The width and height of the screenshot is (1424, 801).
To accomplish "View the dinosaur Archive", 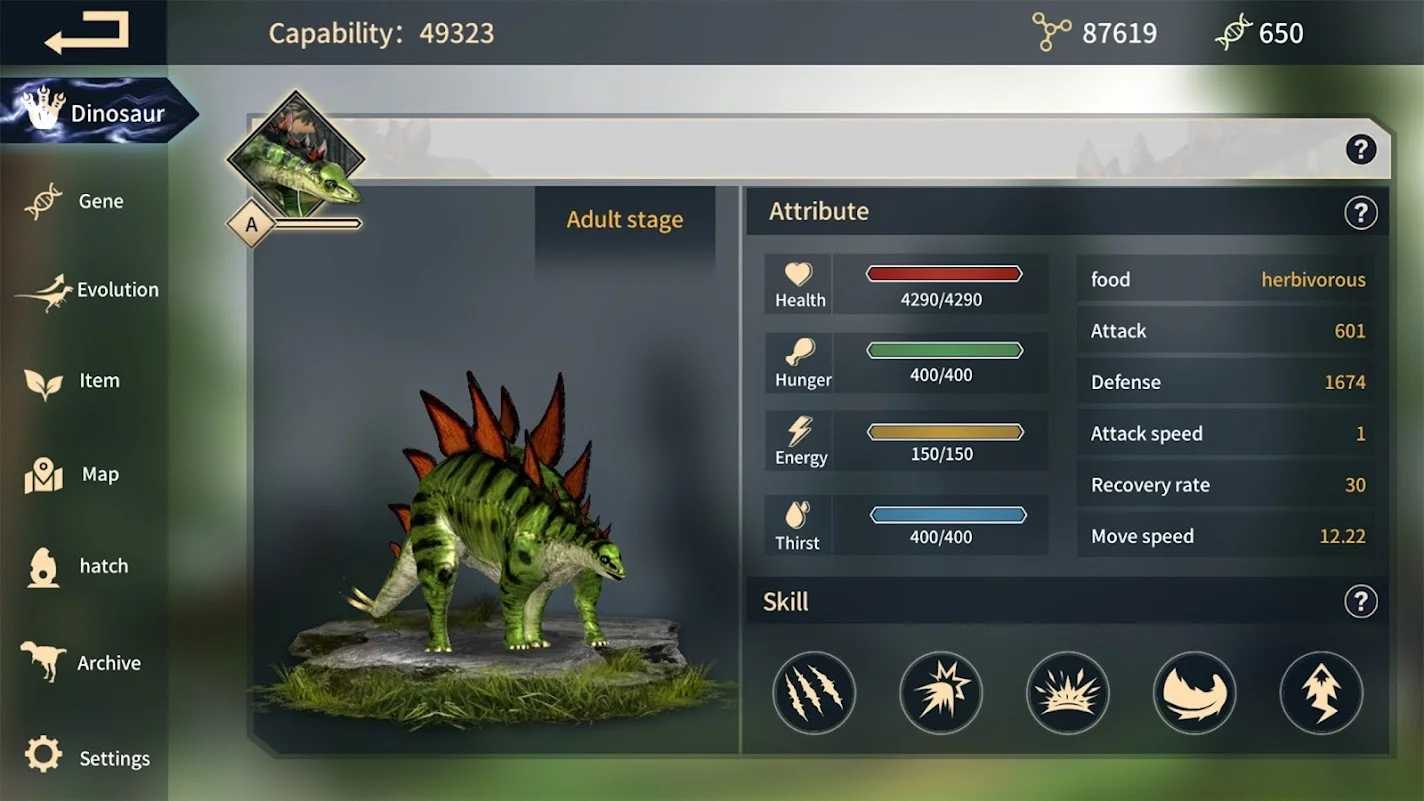I will click(x=85, y=662).
